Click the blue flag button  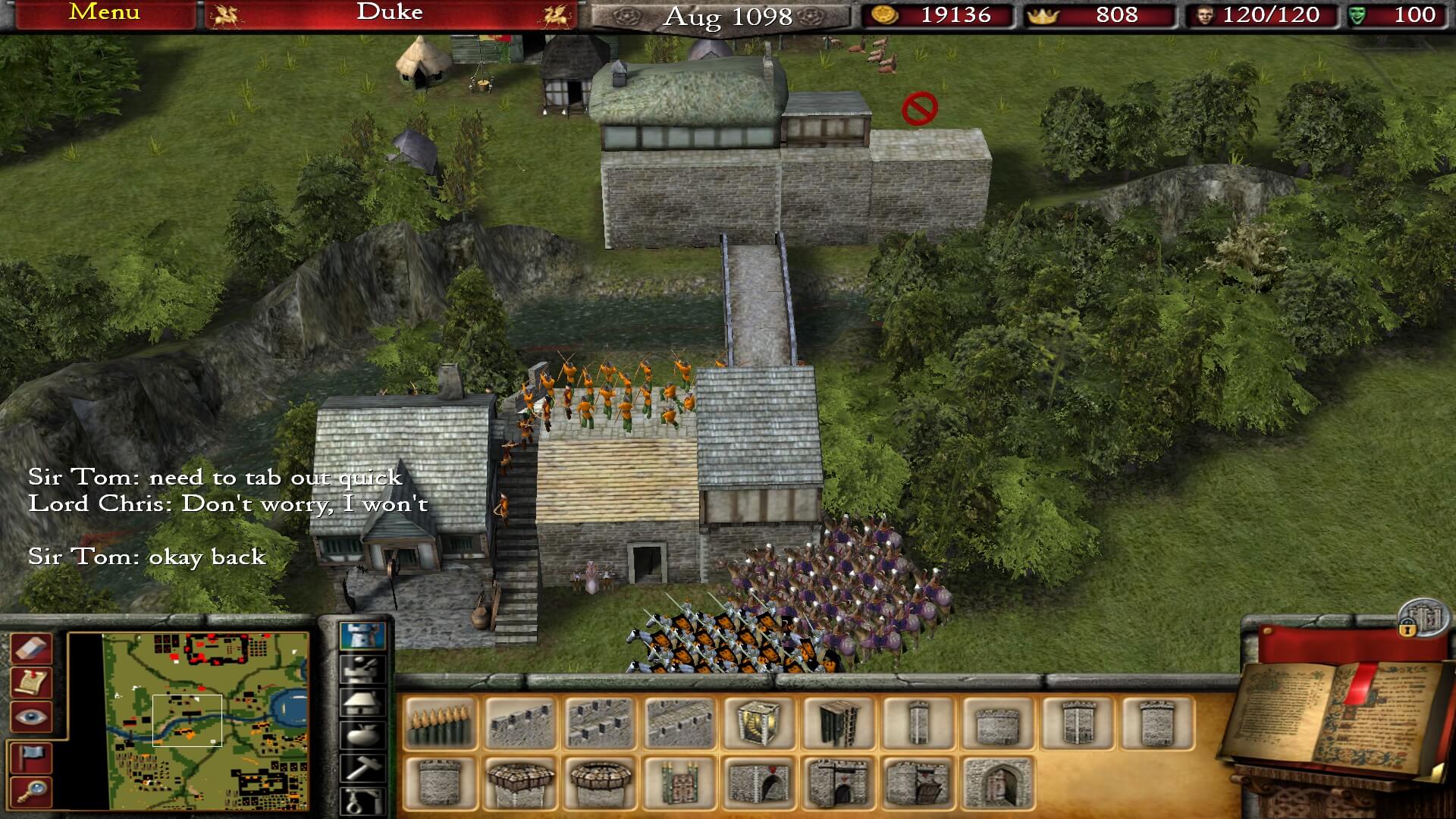pyautogui.click(x=31, y=757)
